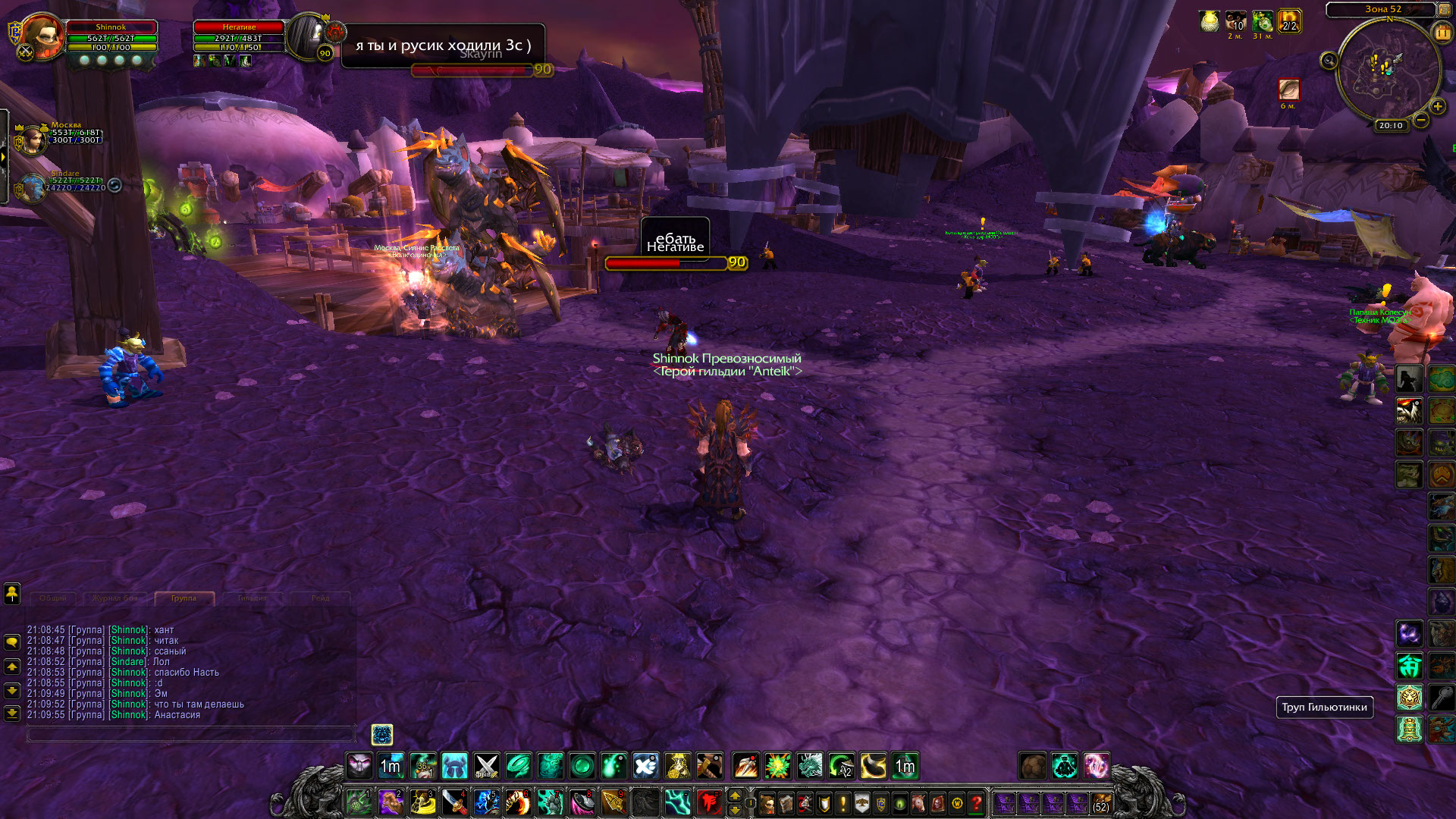Click the green dragon ability icon
Image resolution: width=1456 pixels, height=819 pixels.
[x=809, y=766]
